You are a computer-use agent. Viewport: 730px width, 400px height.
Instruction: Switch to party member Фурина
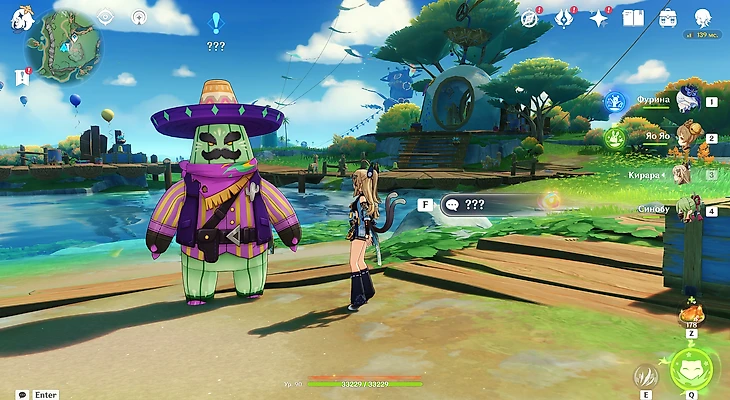click(x=686, y=100)
